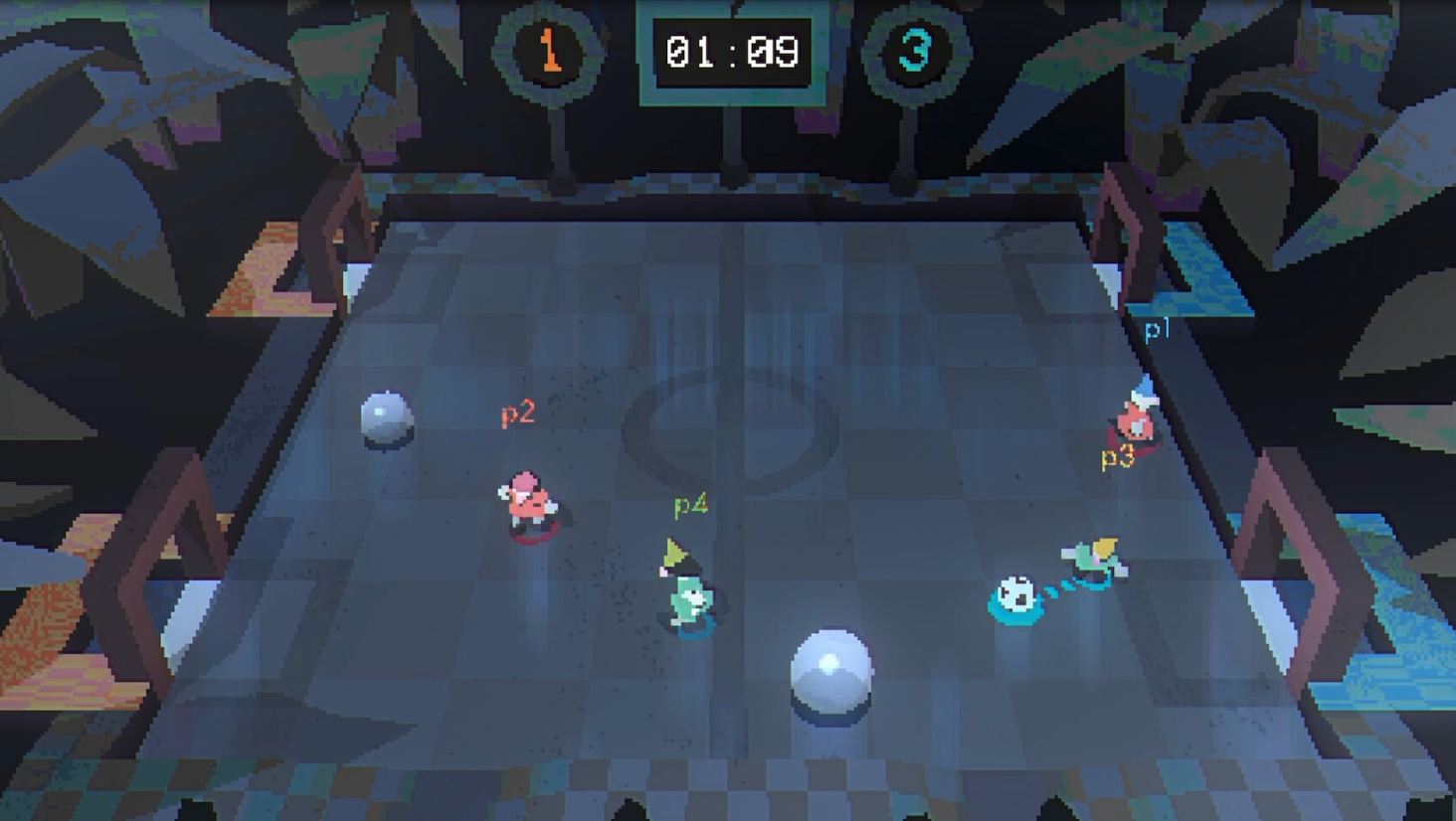This screenshot has width=1456, height=821.
Task: Click the scoreboard panel above the arena
Action: (733, 55)
